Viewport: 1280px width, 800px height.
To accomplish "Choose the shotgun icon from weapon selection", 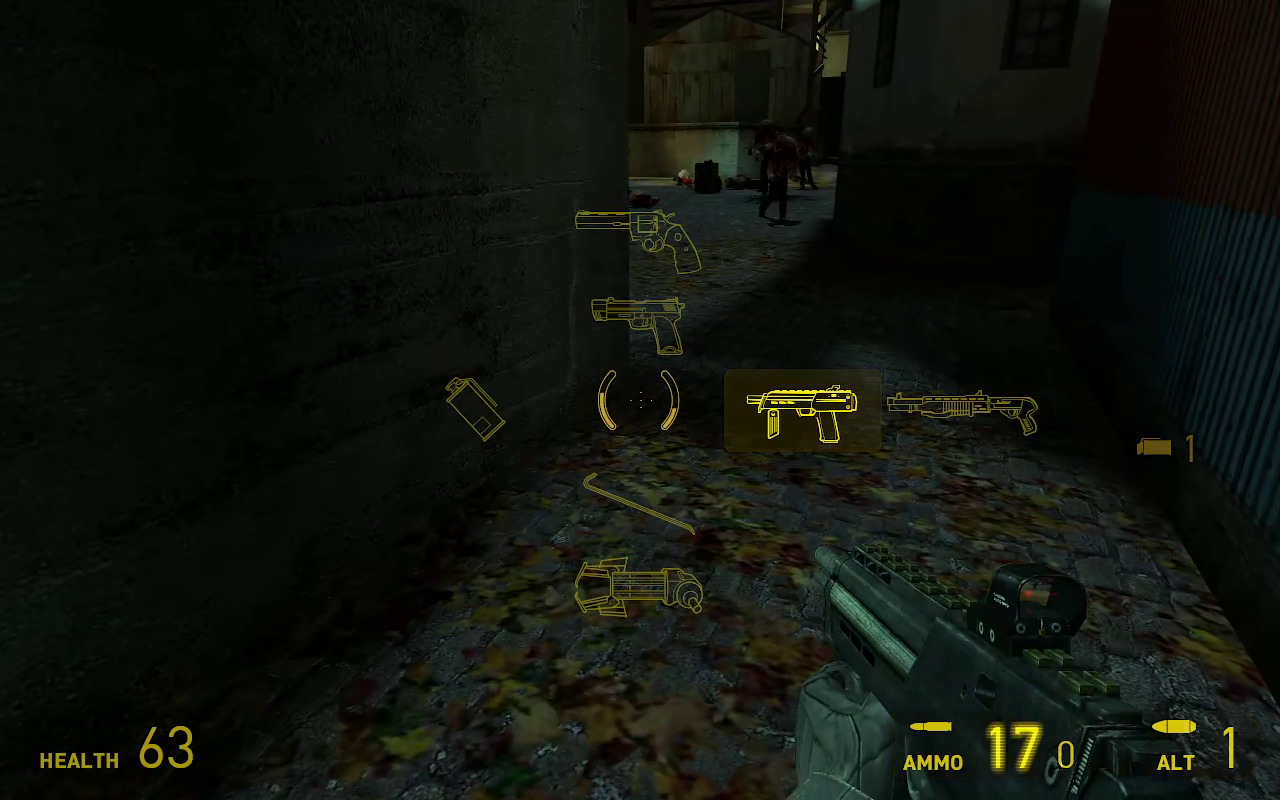I will pos(960,408).
